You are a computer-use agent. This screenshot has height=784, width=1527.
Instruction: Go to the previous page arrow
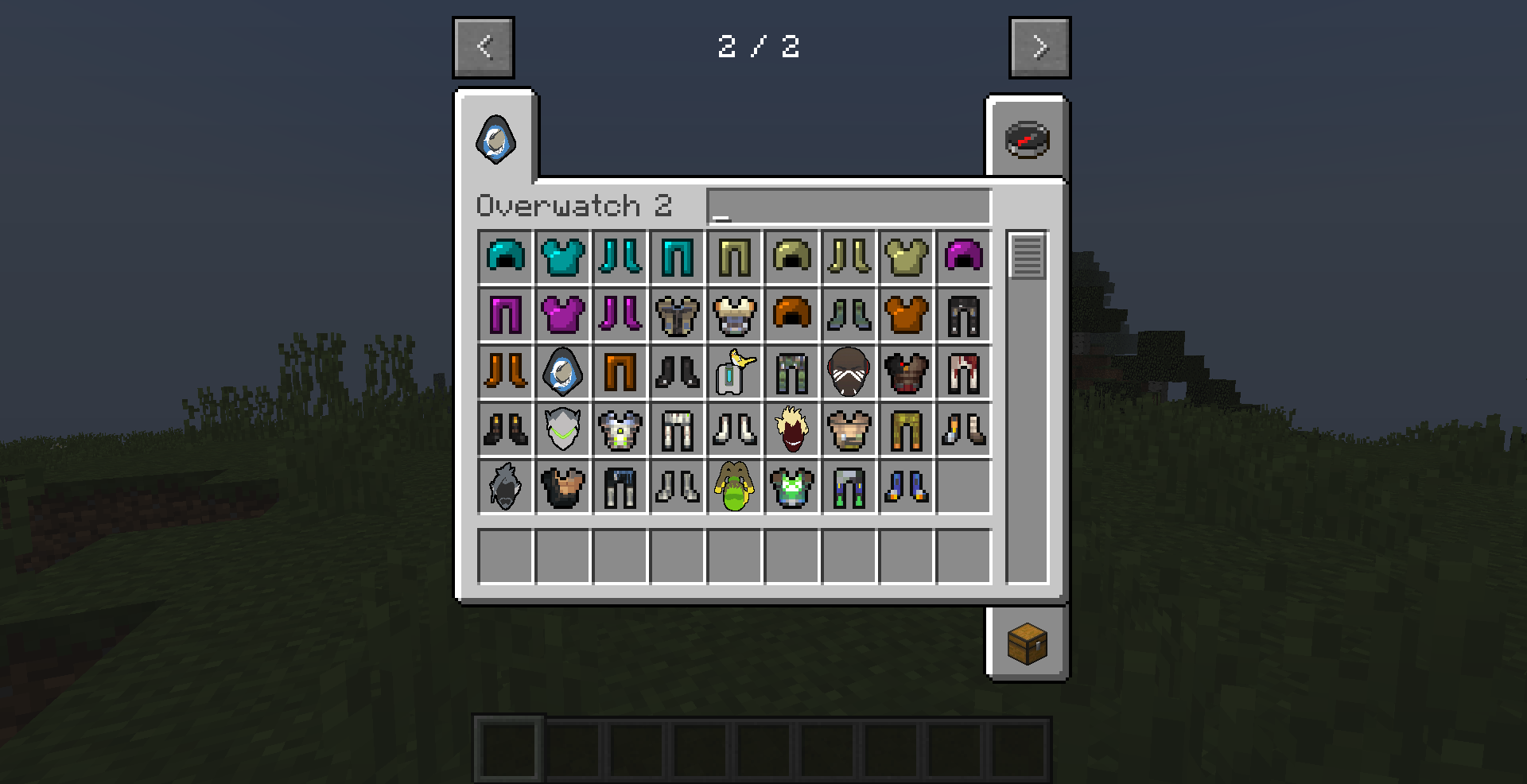point(483,47)
